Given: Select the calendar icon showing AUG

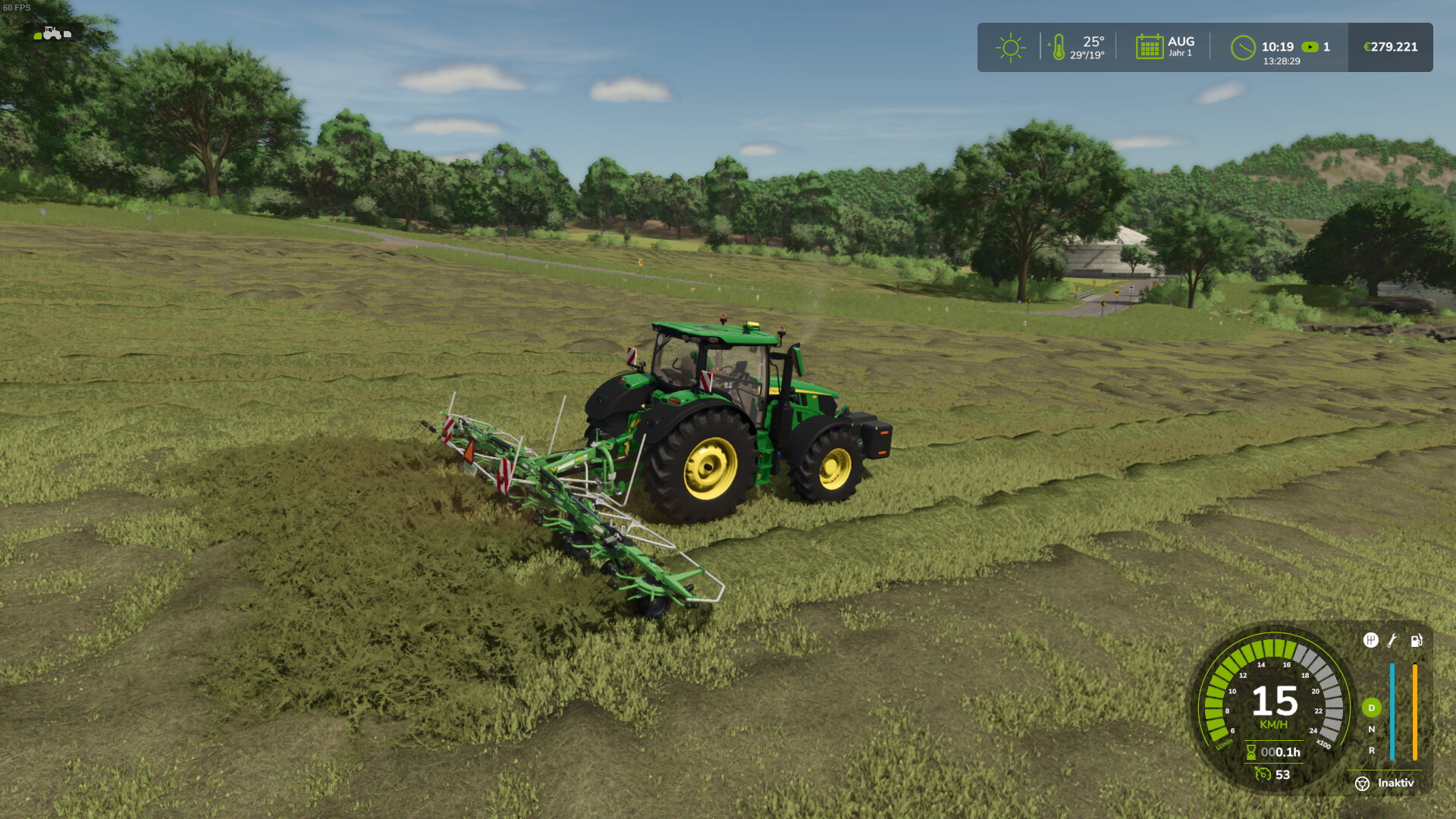Looking at the screenshot, I should click(x=1149, y=47).
